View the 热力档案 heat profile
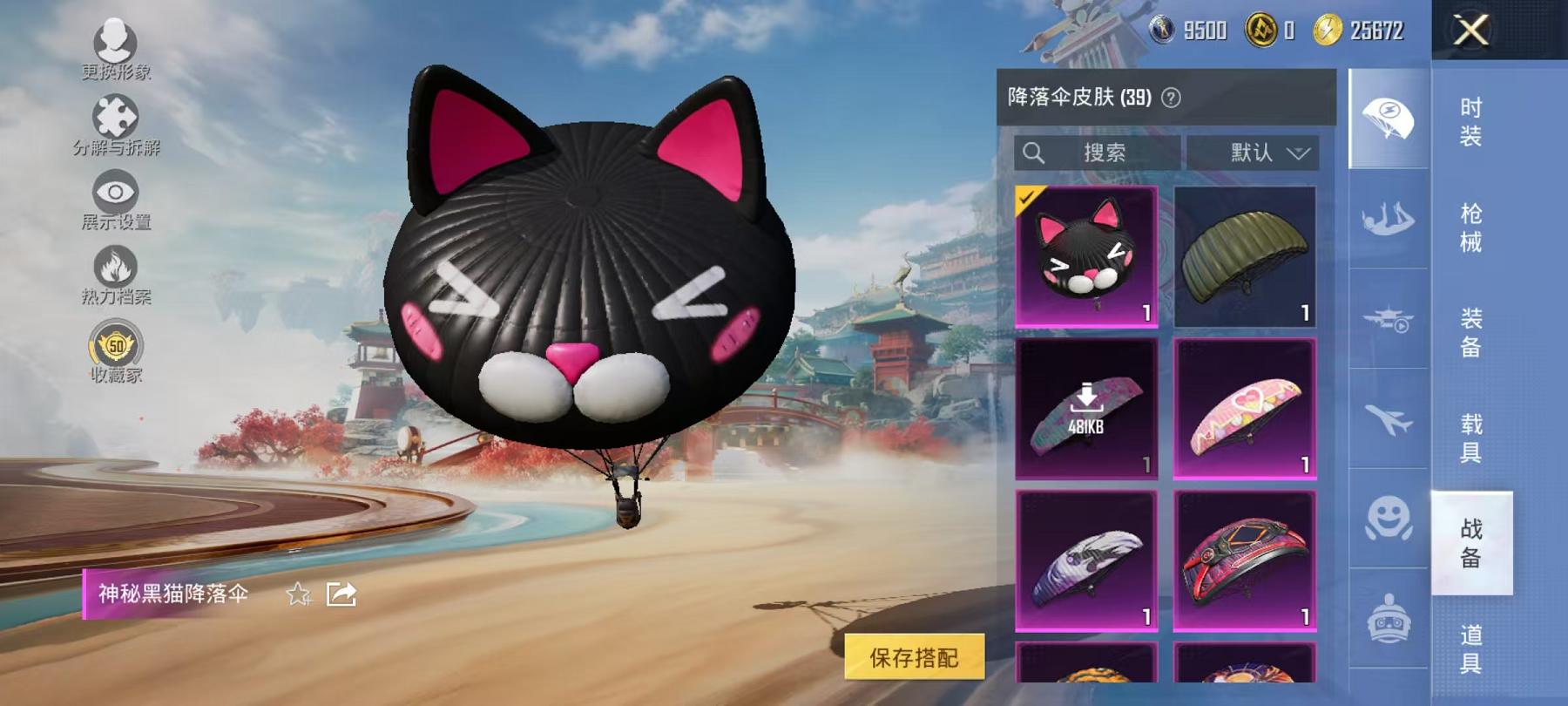This screenshot has height=706, width=1568. click(x=118, y=270)
